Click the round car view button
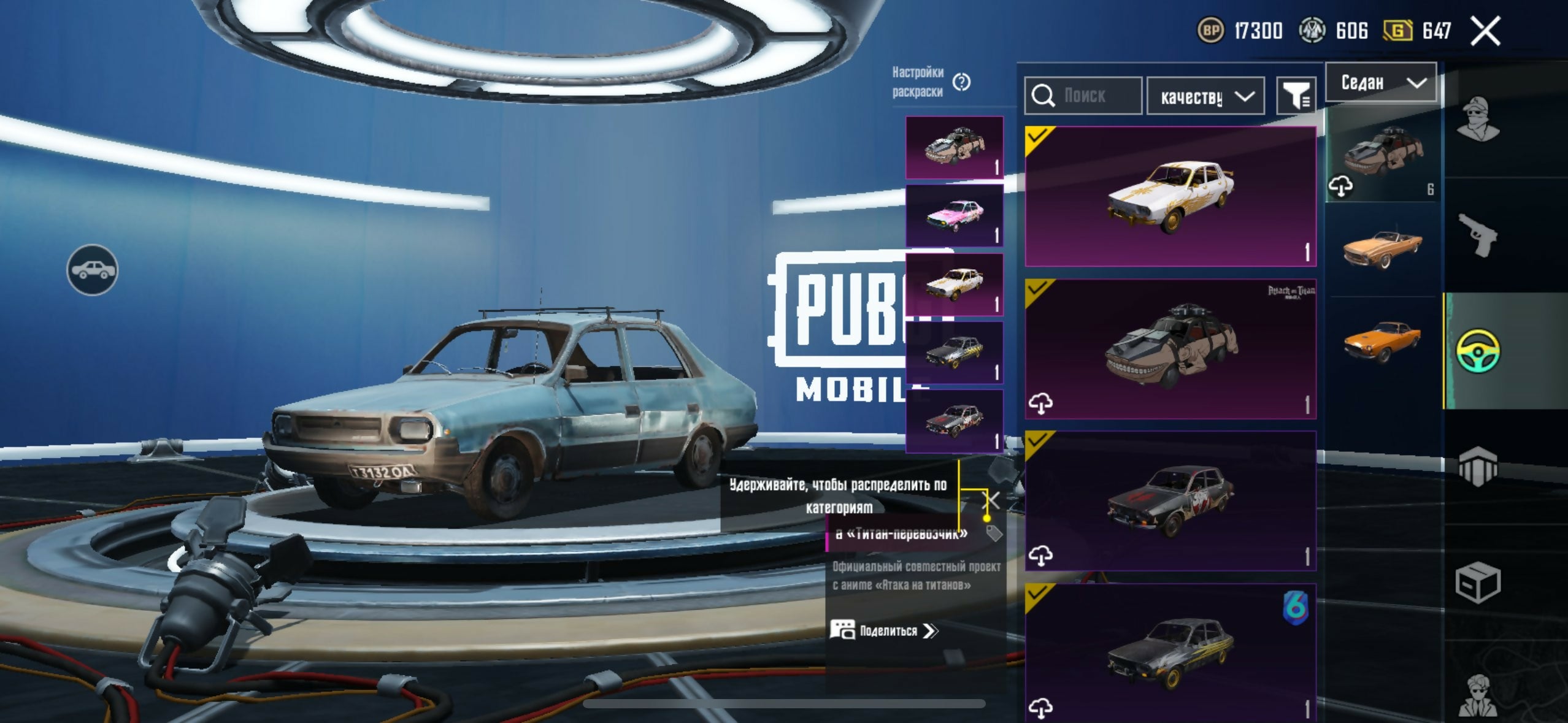This screenshot has width=1568, height=723. pos(92,270)
